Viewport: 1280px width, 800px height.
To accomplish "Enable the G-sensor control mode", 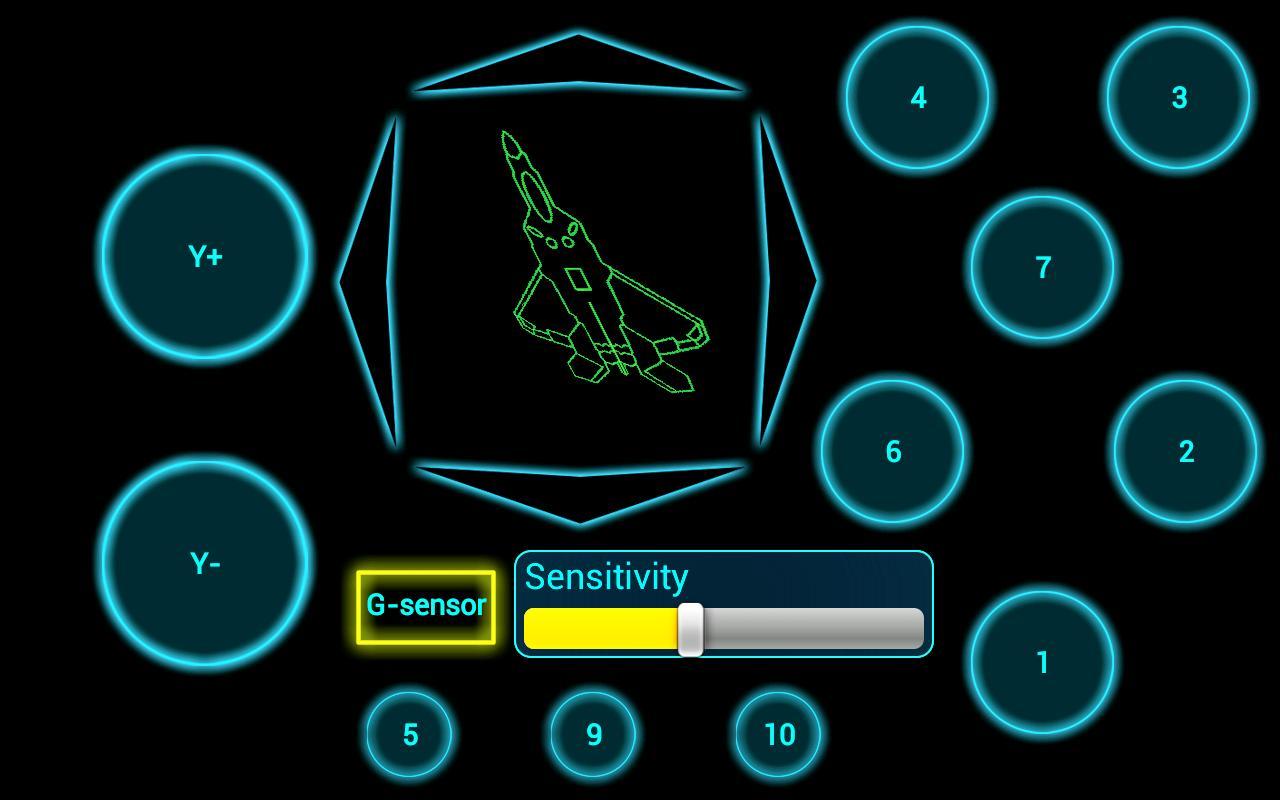I will pyautogui.click(x=425, y=605).
